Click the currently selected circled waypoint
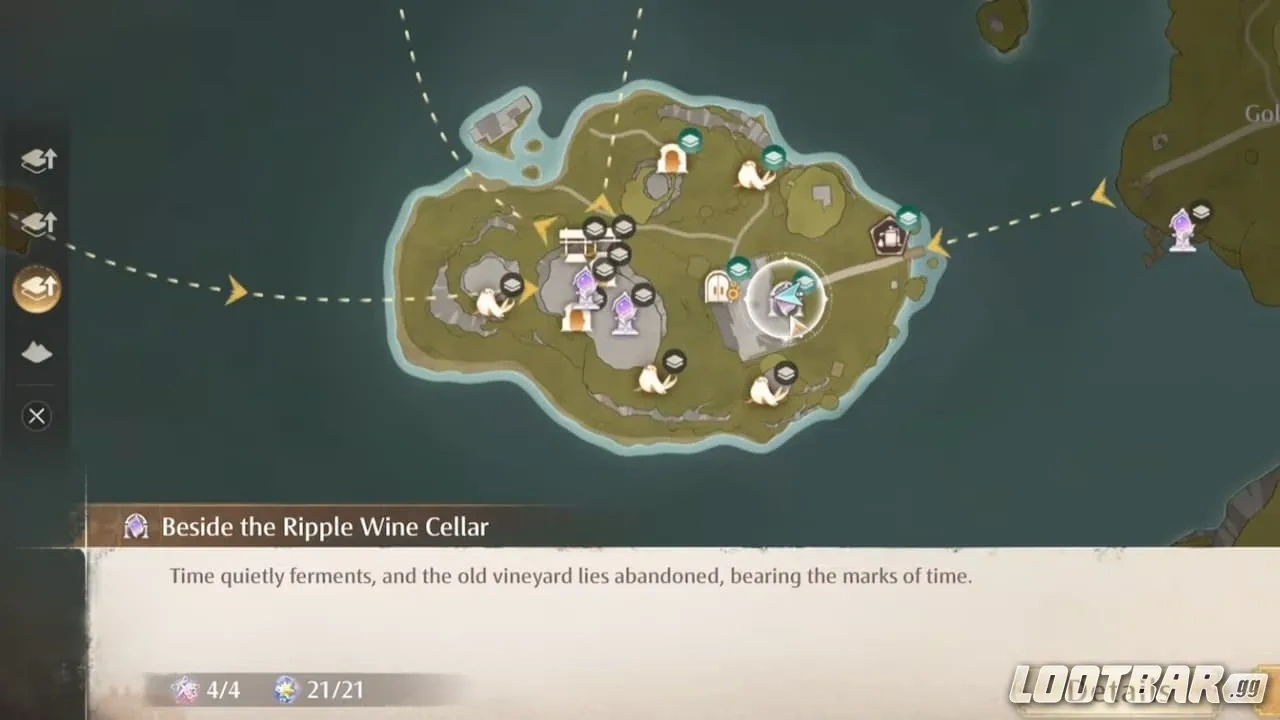 (785, 298)
